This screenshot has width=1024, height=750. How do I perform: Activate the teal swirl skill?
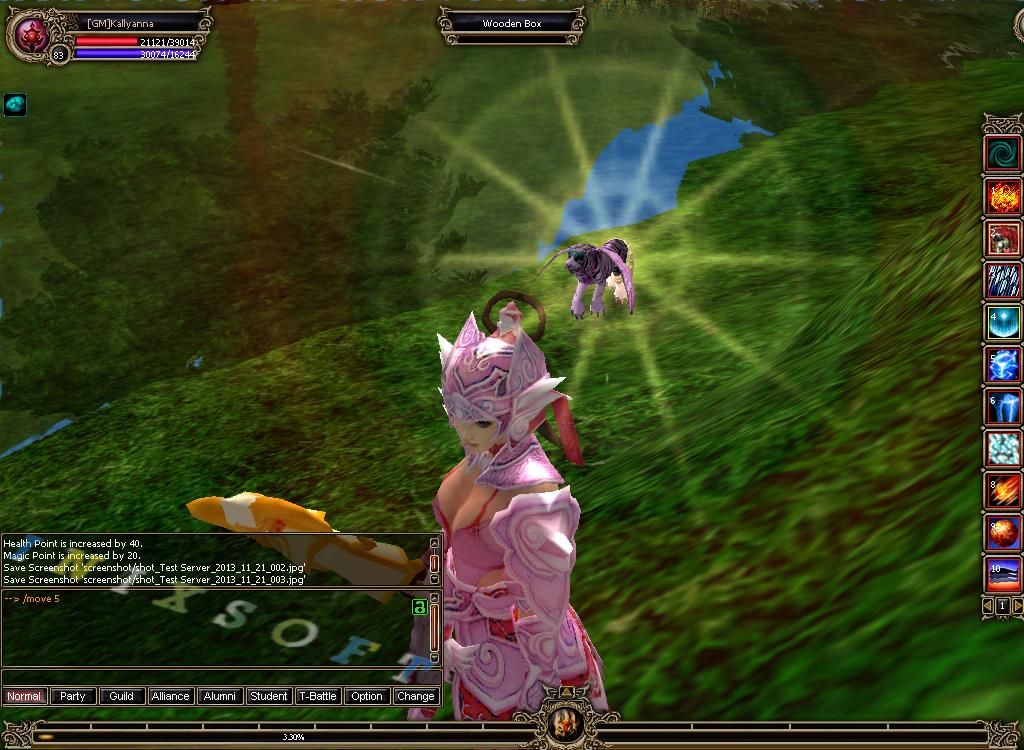click(1002, 154)
